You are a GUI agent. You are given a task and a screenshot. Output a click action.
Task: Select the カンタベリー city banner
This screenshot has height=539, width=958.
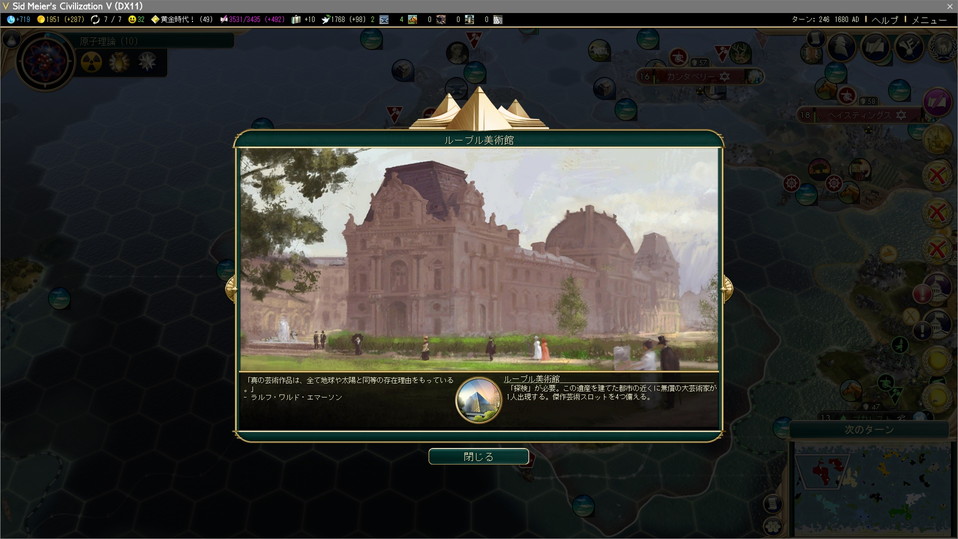pyautogui.click(x=692, y=77)
